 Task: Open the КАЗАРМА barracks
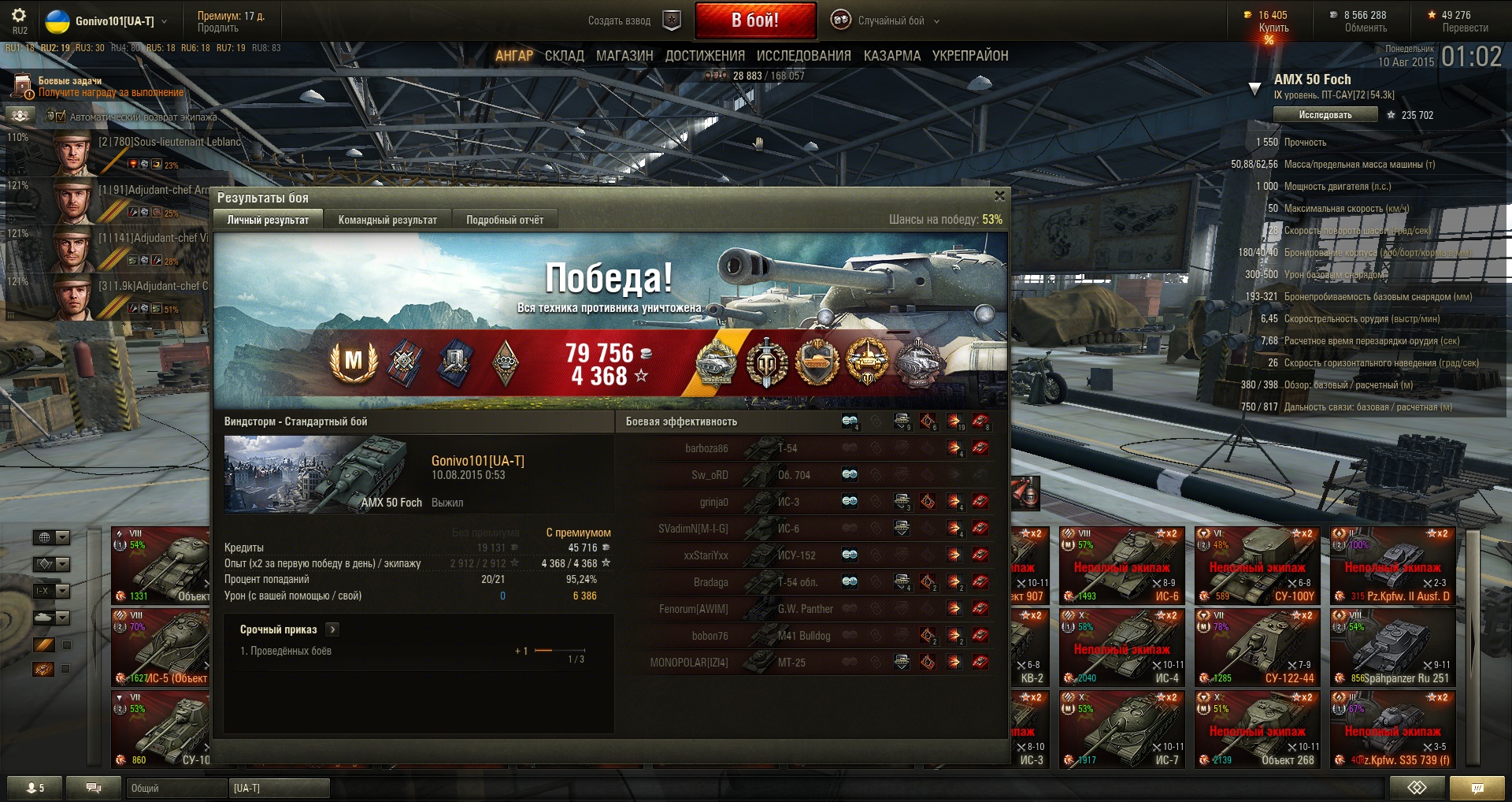pyautogui.click(x=891, y=56)
